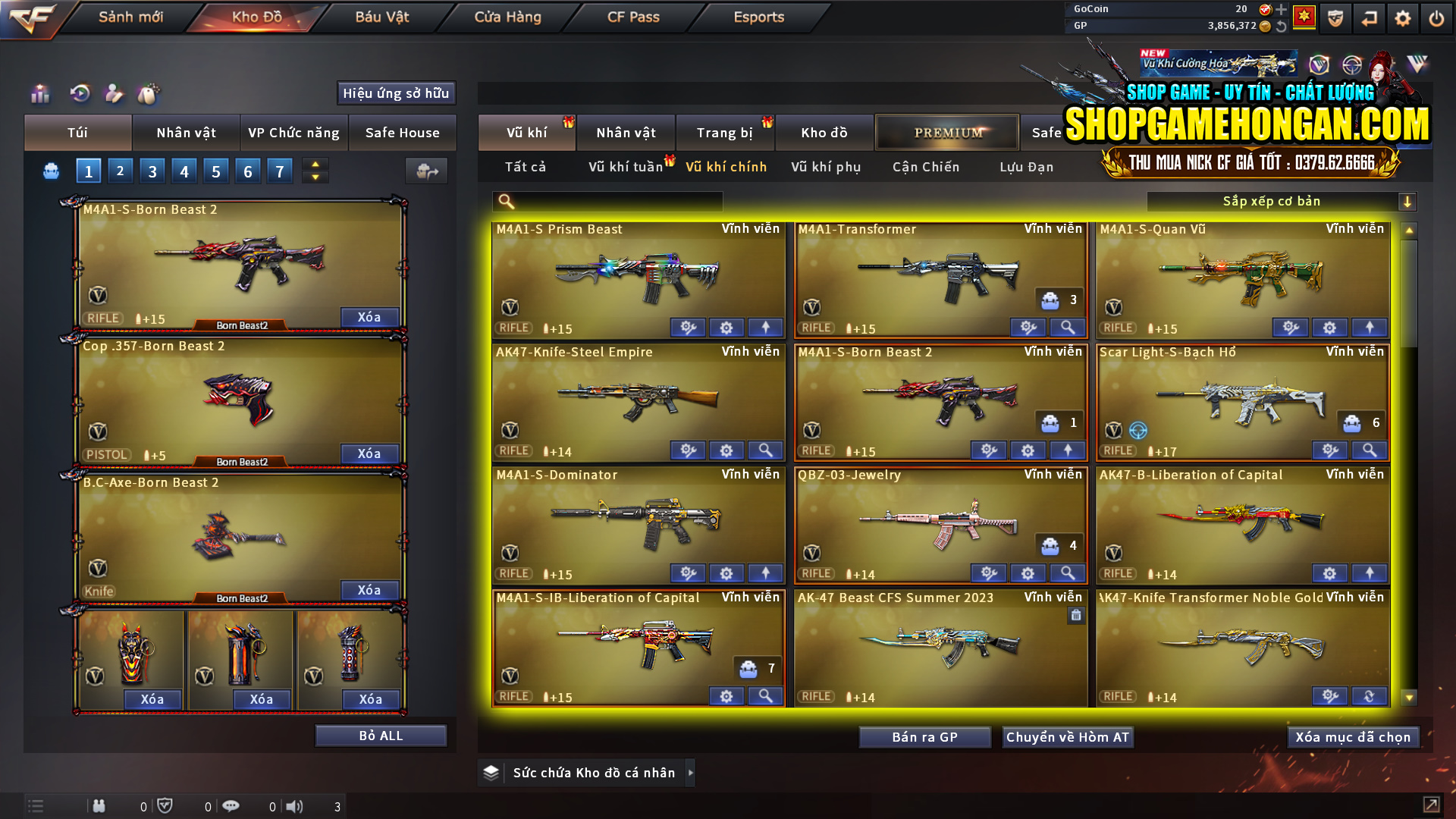Click the Bán ra GP button
The image size is (1456, 819).
click(x=925, y=736)
